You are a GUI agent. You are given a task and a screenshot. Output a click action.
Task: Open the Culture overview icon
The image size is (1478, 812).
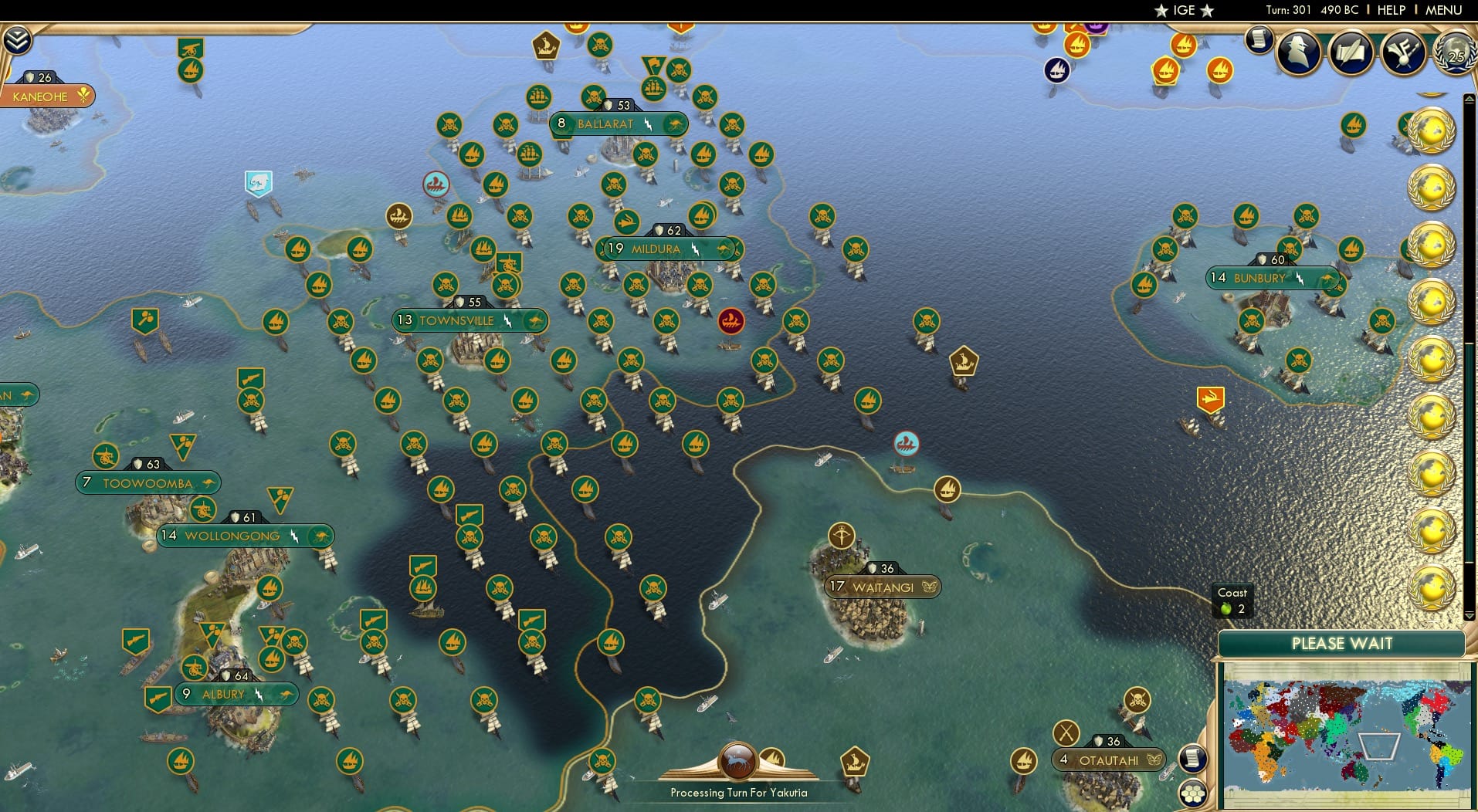[x=1403, y=53]
